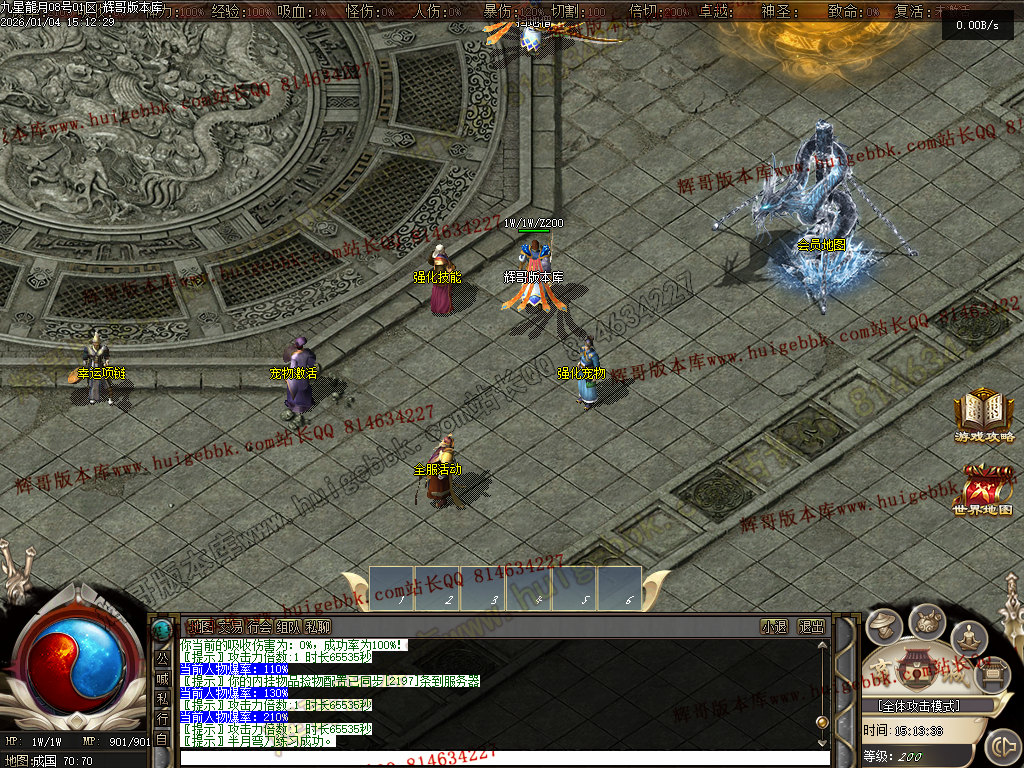Open the meditating figure skills icon
Image resolution: width=1024 pixels, height=768 pixels.
tap(968, 636)
